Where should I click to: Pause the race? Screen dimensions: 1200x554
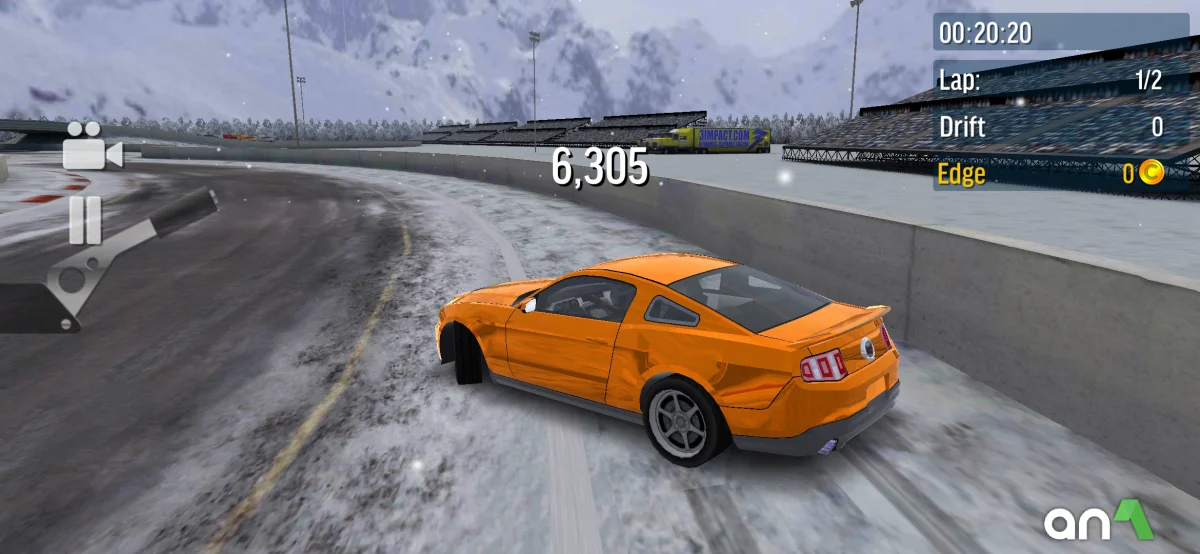[x=85, y=220]
